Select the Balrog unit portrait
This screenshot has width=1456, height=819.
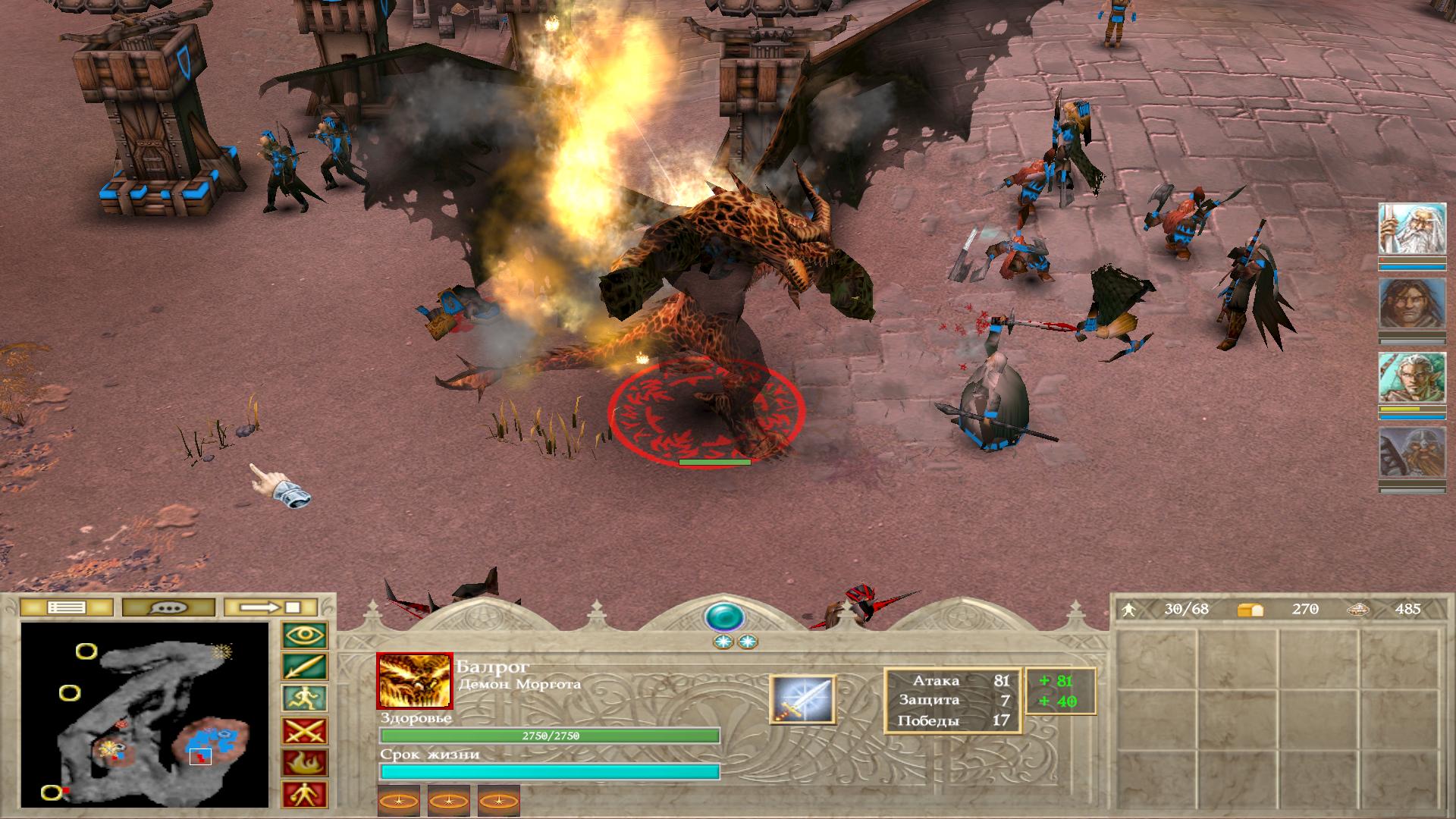tap(414, 680)
